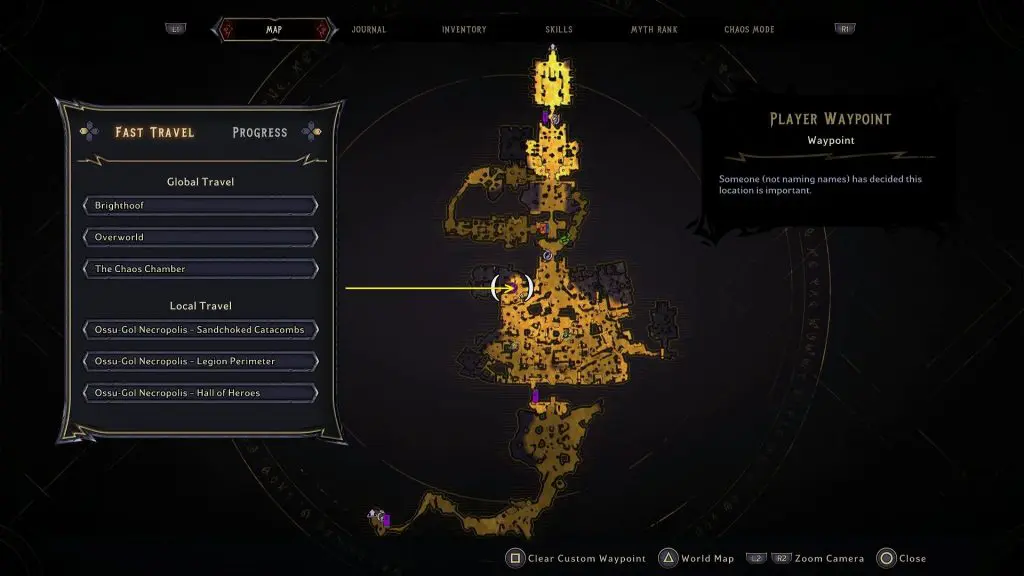Choose Ossu-Gol Necropolis Legion Perimeter

click(201, 361)
